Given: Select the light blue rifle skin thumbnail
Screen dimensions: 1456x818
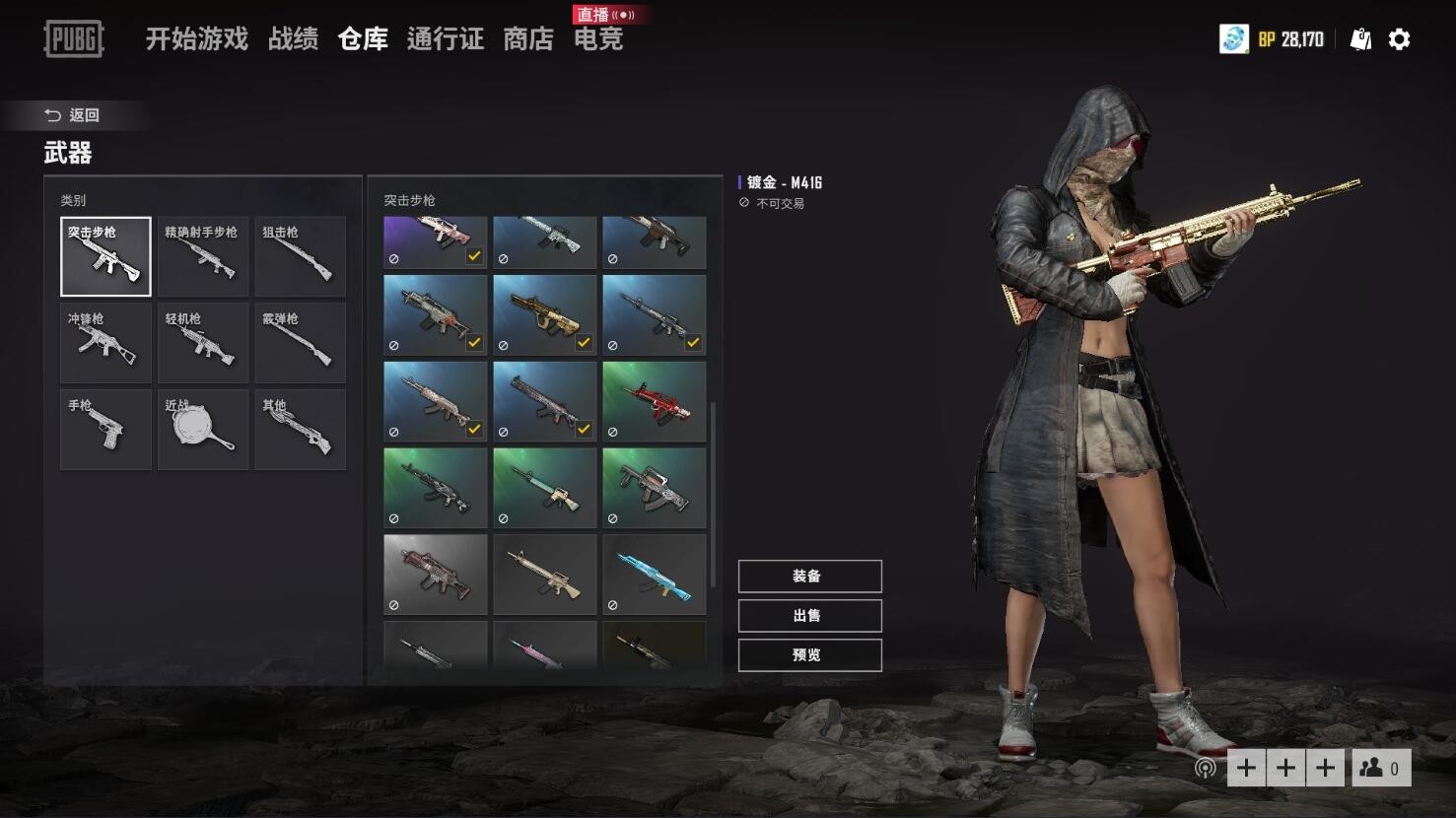Looking at the screenshot, I should tap(654, 575).
